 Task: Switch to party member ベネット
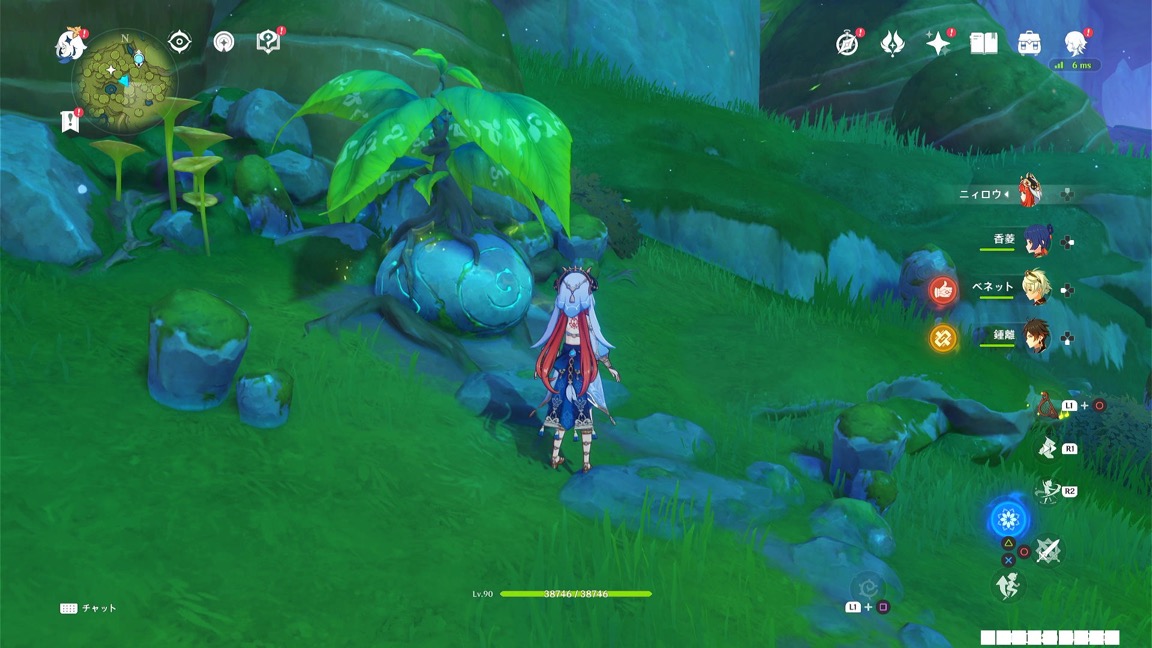pos(1035,288)
